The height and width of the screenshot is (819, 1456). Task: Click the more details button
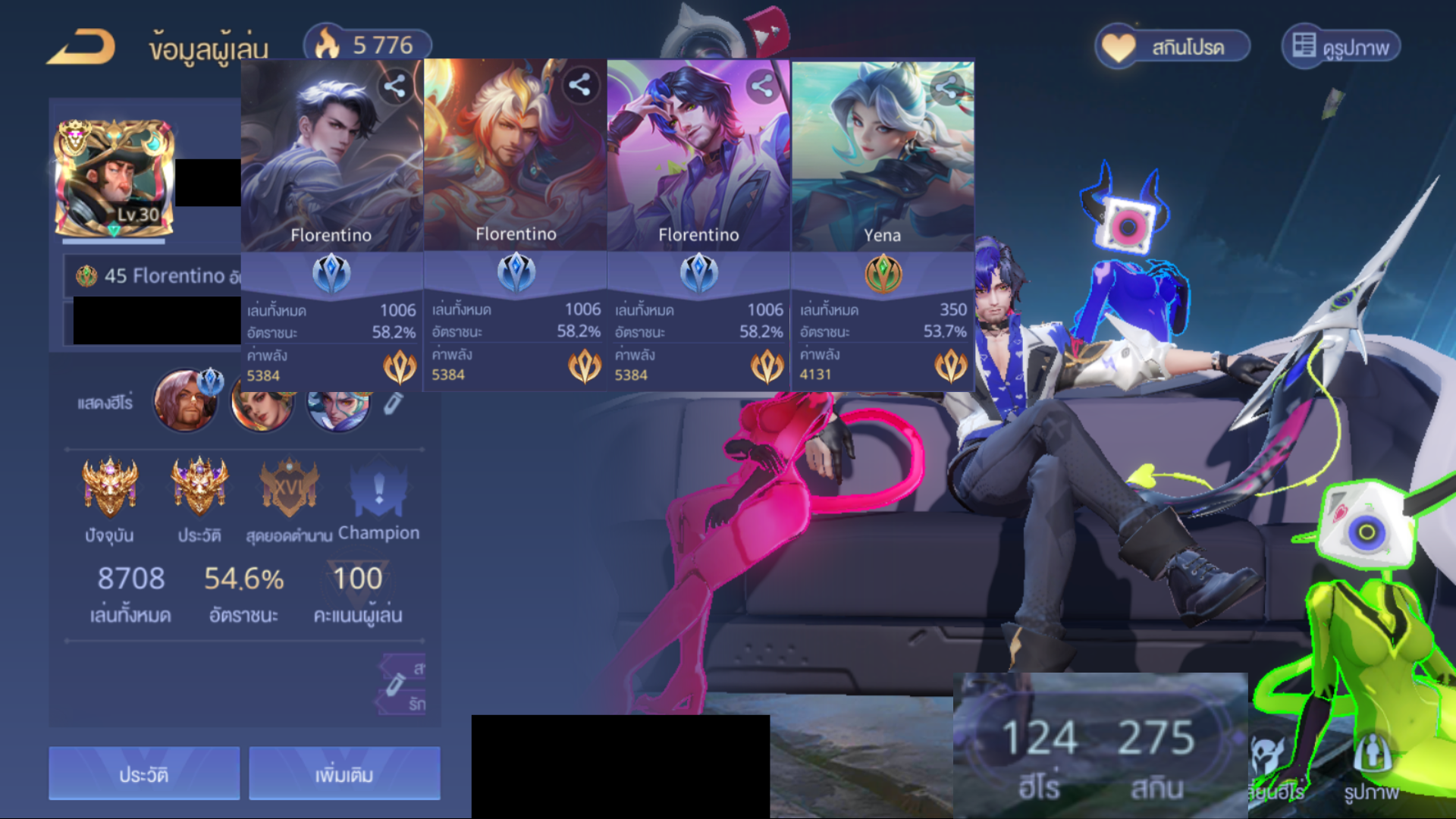pyautogui.click(x=344, y=773)
